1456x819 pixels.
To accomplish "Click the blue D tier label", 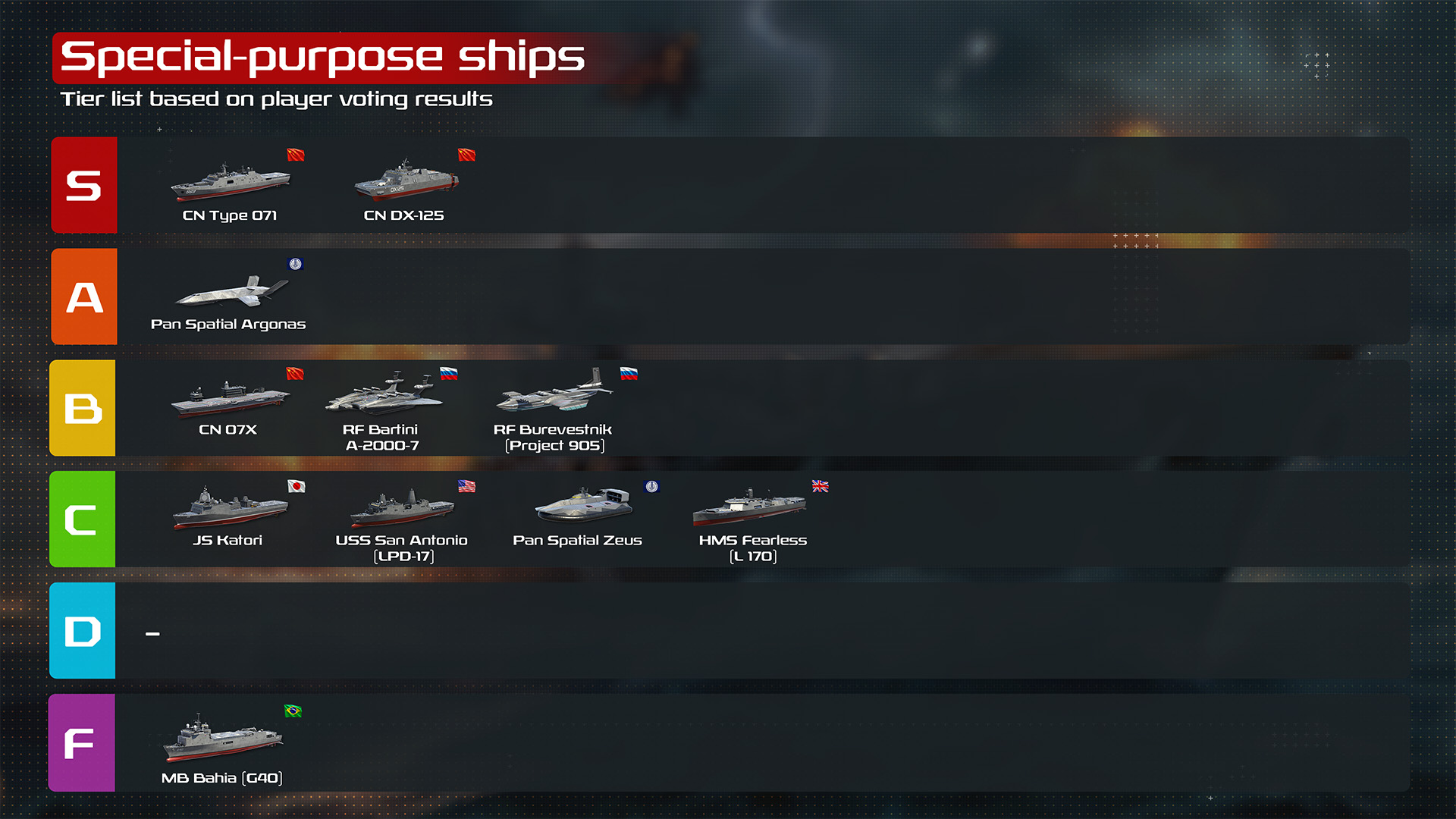I will [x=83, y=631].
